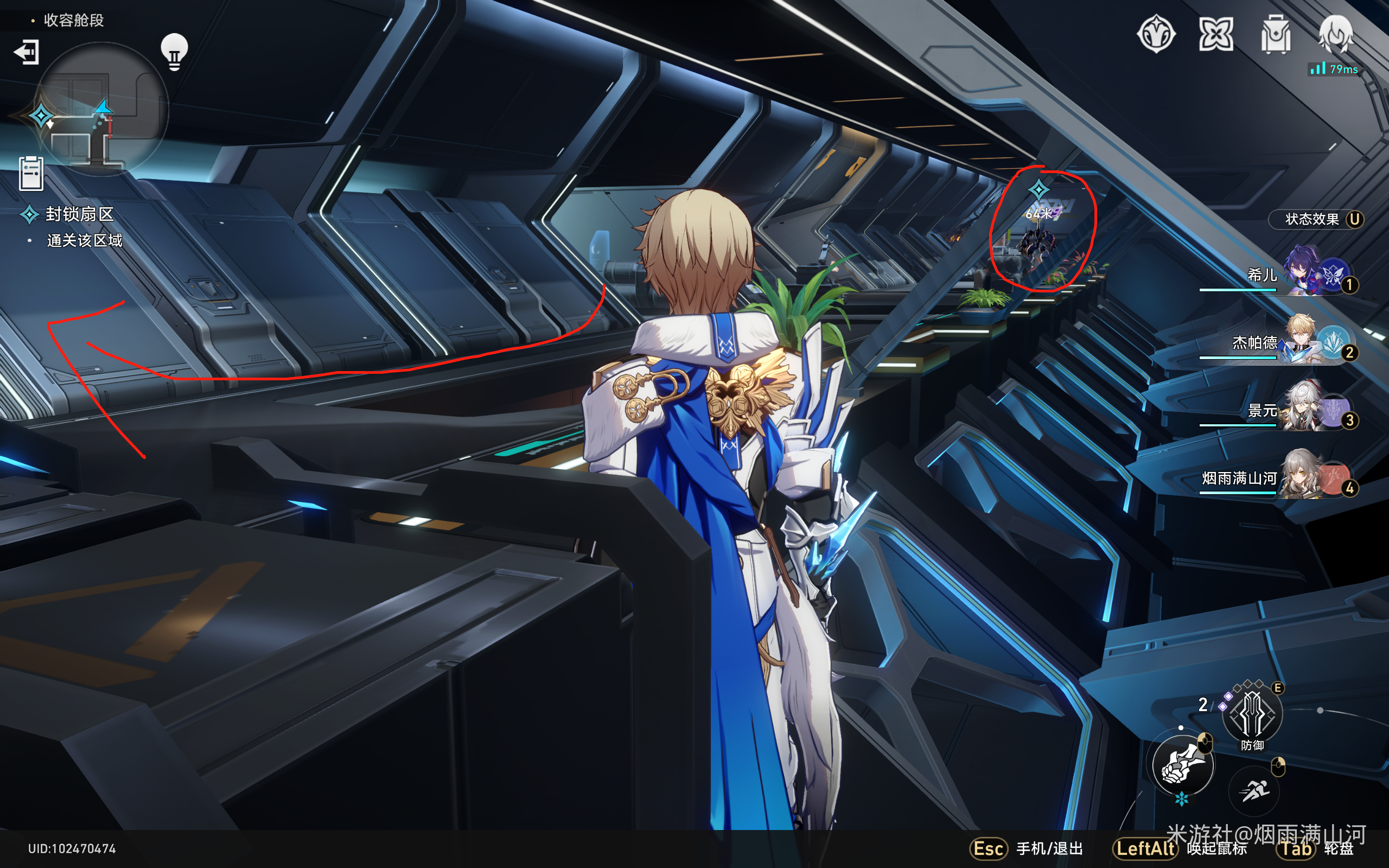Click the exit door icon
Viewport: 1389px width, 868px height.
27,52
